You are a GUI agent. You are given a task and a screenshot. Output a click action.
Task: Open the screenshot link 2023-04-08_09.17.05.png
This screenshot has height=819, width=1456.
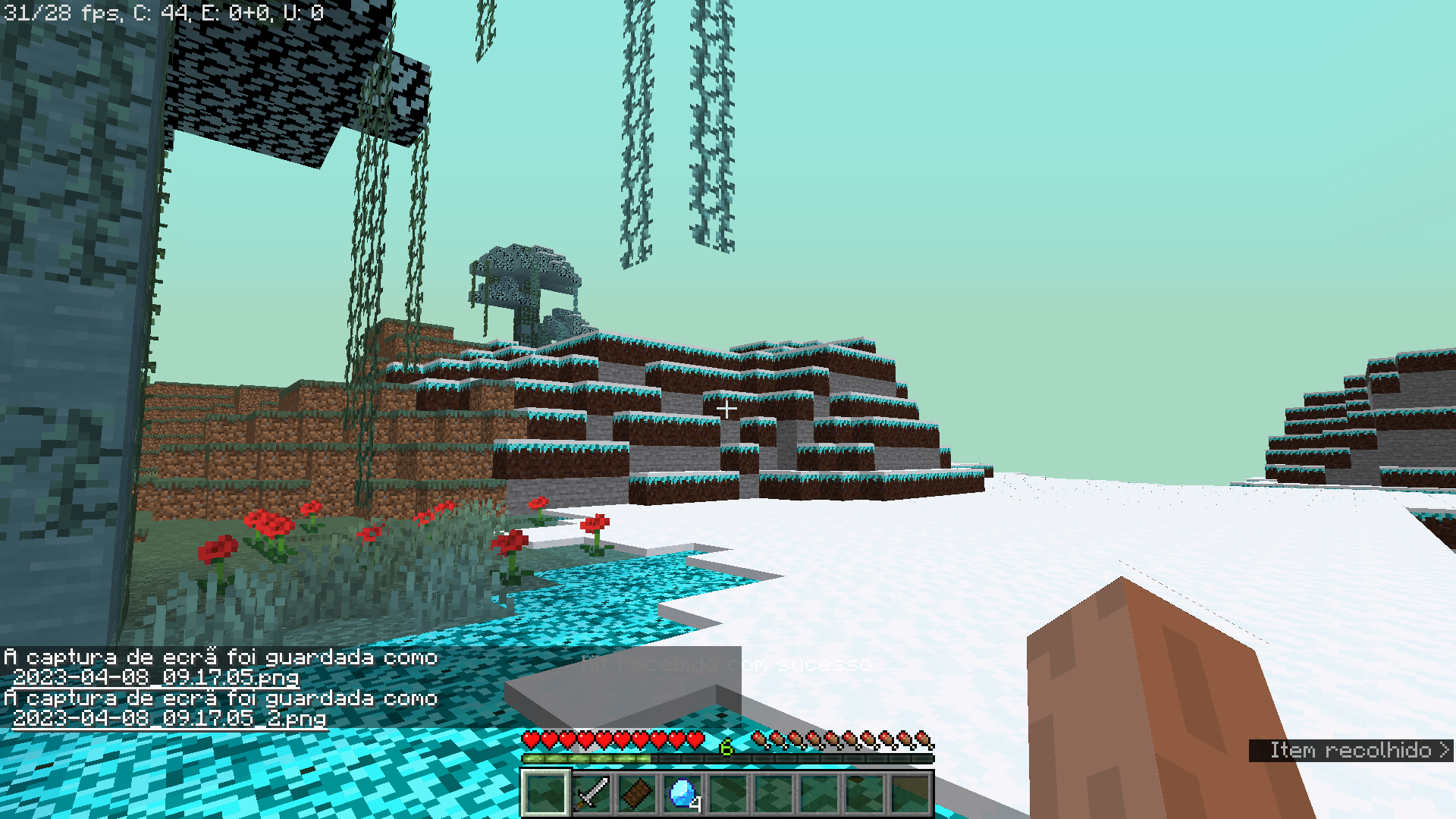tap(158, 679)
